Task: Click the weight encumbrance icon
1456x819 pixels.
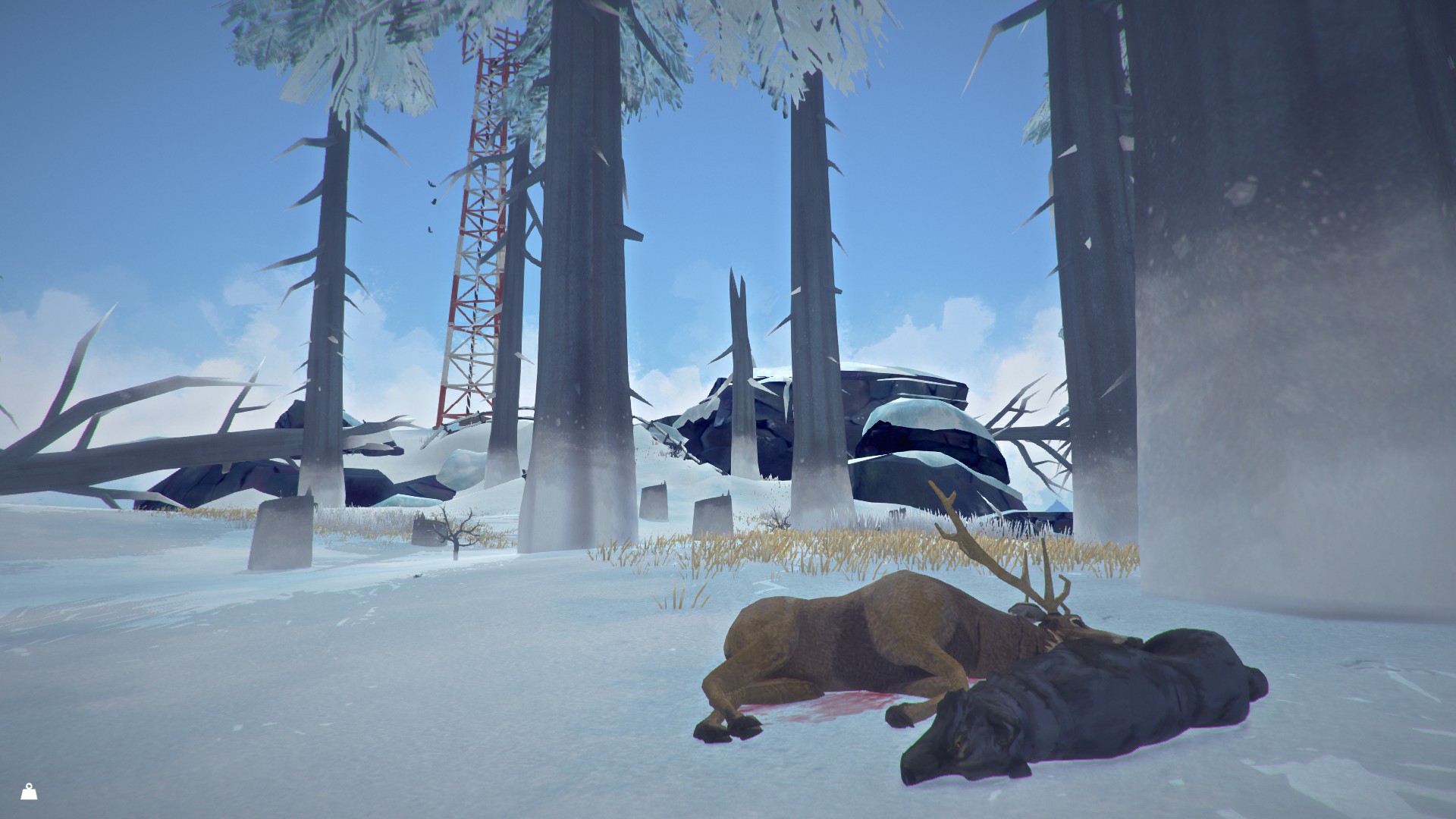Action: point(30,792)
